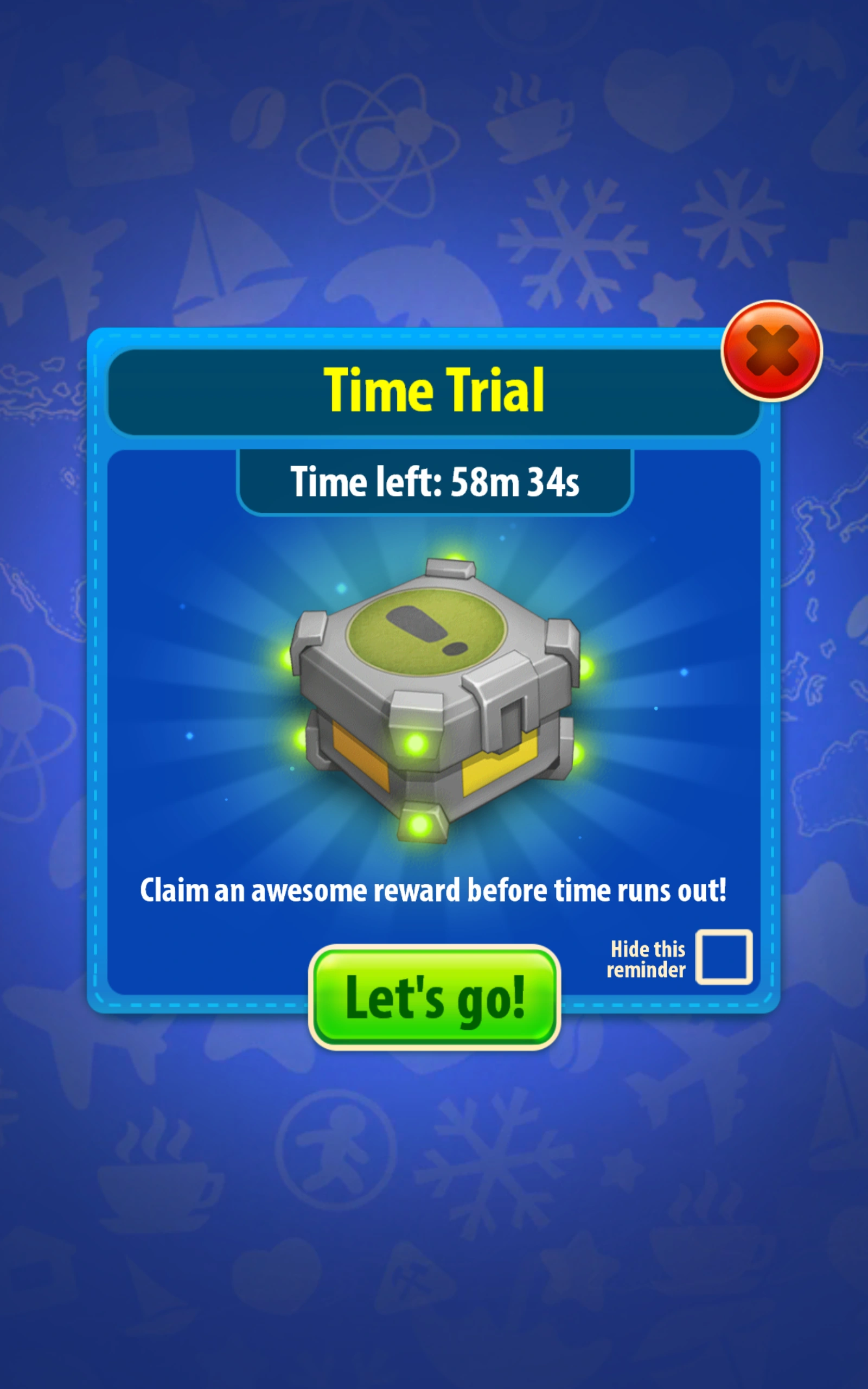Start the Time Trial with Let's go!
Screen dimensions: 868x1389
coord(436,997)
